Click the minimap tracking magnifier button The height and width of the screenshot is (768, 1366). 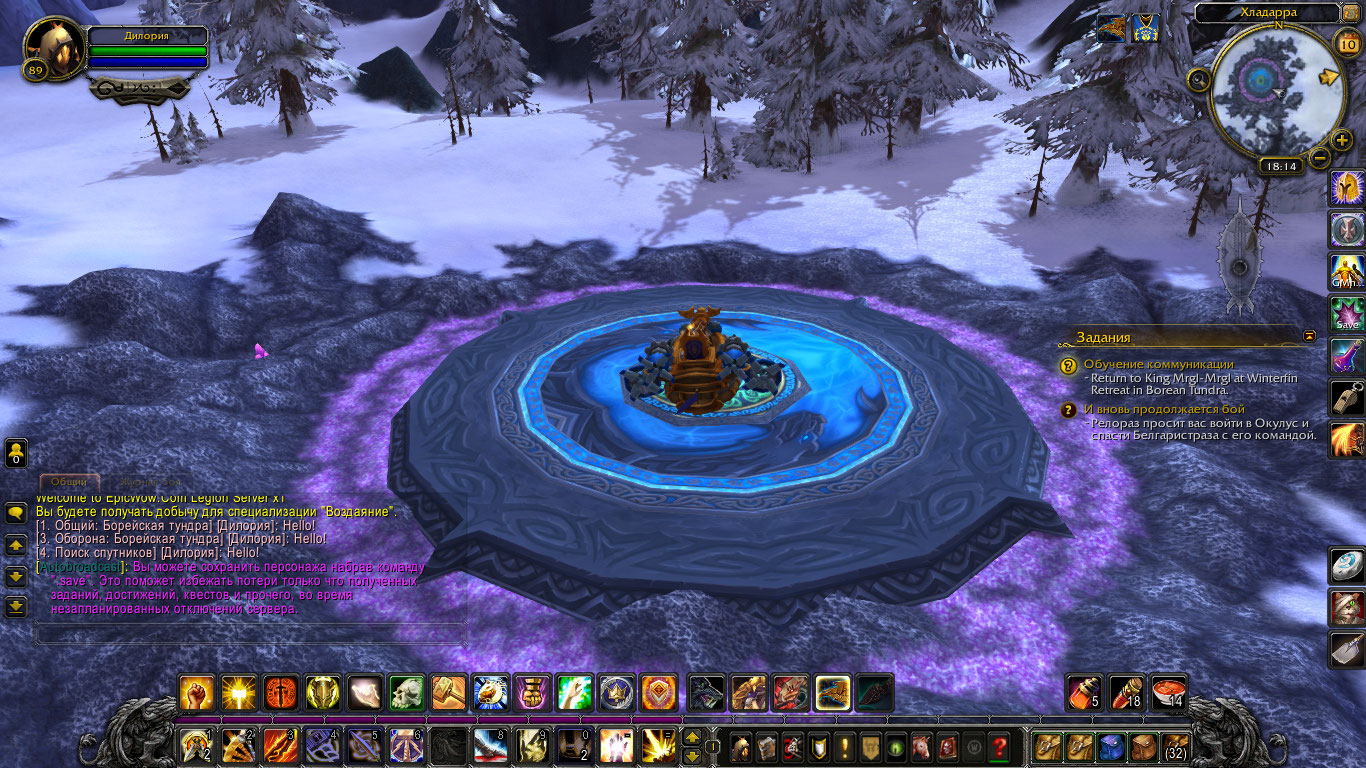[x=1198, y=79]
